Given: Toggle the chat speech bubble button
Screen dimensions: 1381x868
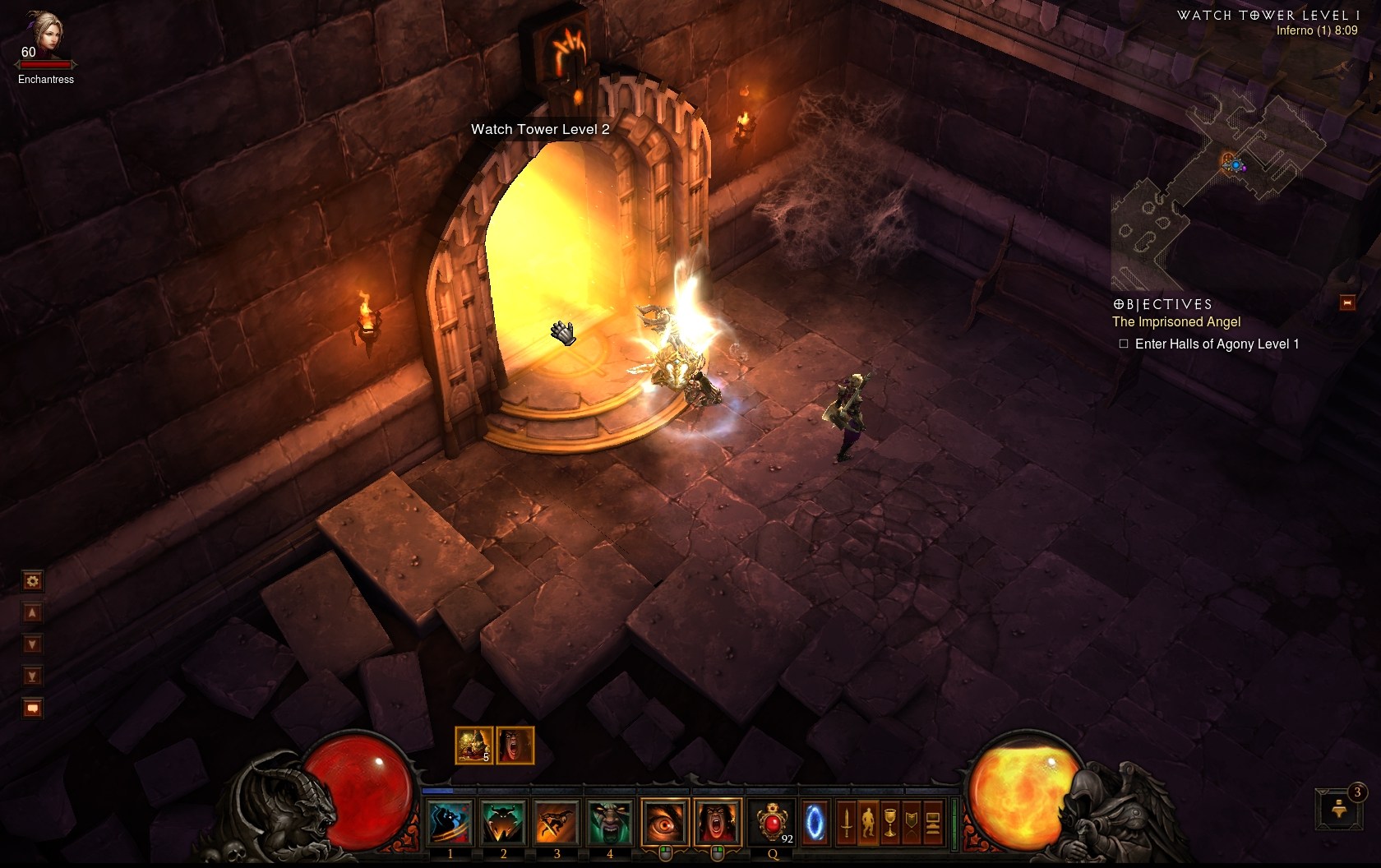Looking at the screenshot, I should pyautogui.click(x=32, y=708).
